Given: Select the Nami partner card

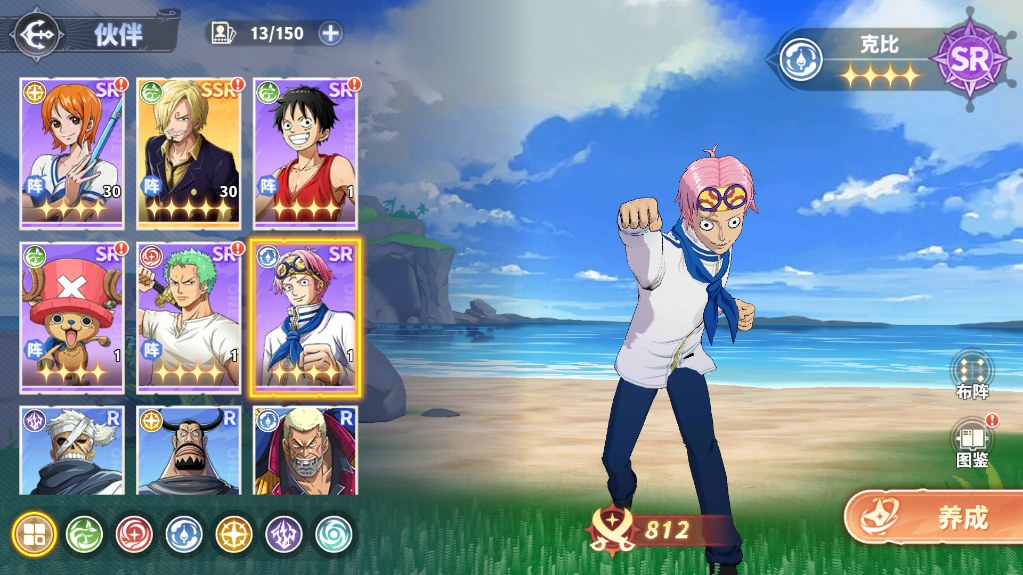Looking at the screenshot, I should (72, 153).
